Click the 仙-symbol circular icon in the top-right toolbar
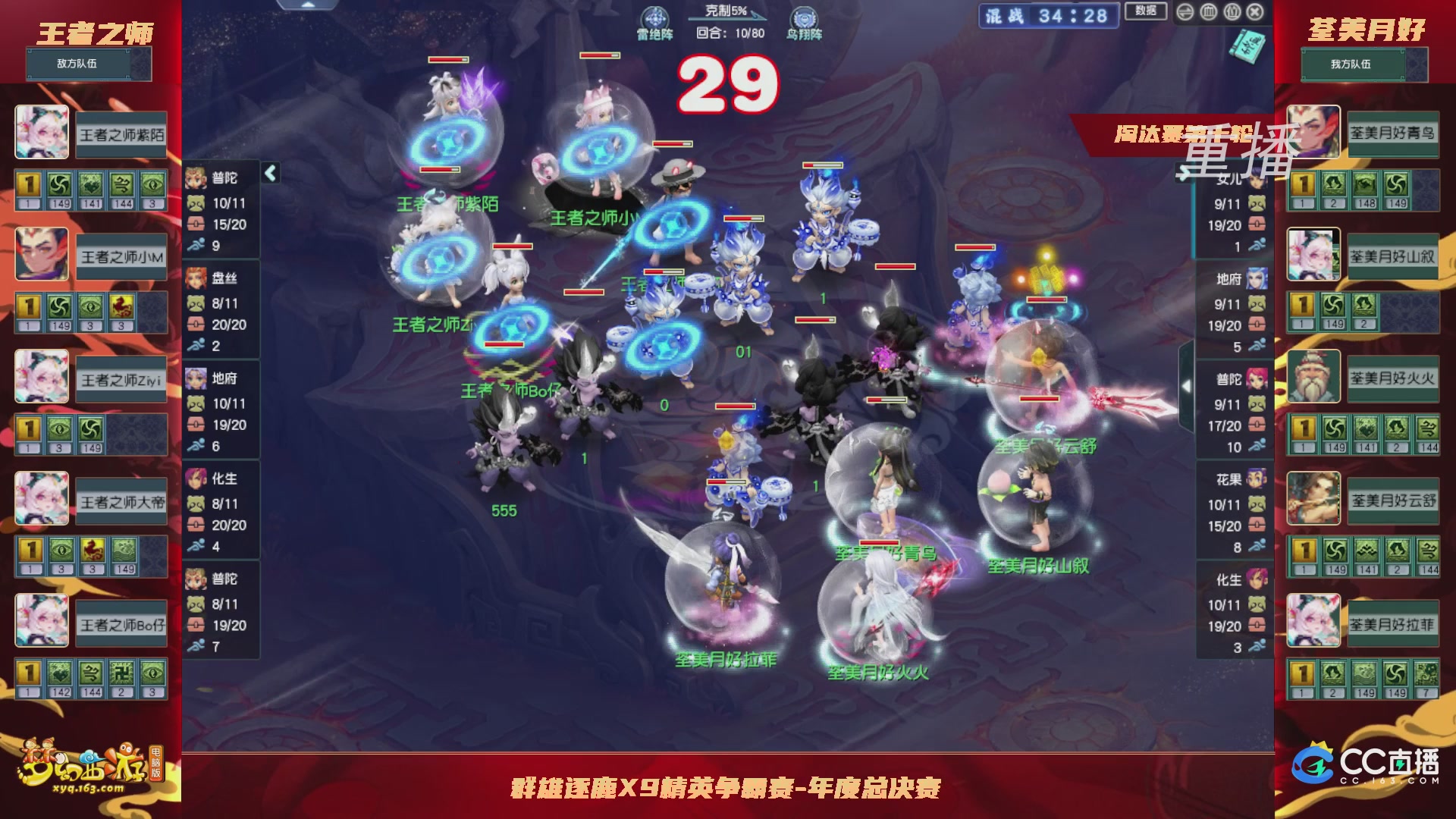 (x=1232, y=11)
